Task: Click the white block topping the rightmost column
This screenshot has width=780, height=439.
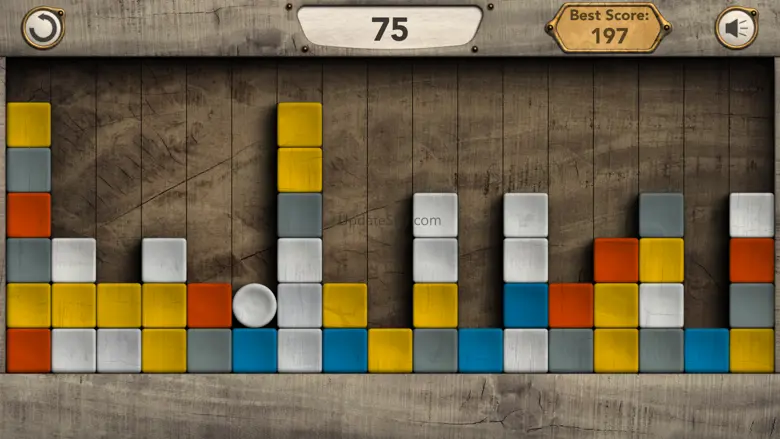Action: click(751, 215)
